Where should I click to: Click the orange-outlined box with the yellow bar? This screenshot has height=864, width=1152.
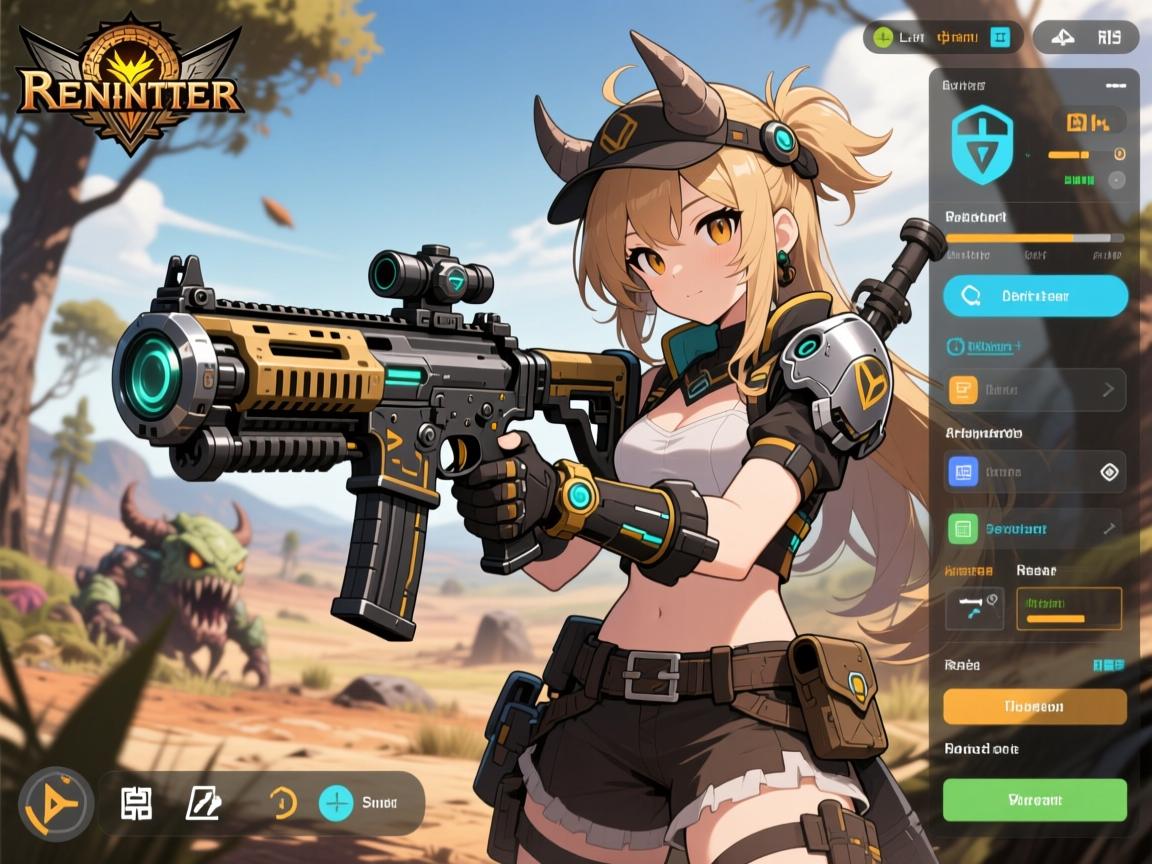click(x=1069, y=608)
